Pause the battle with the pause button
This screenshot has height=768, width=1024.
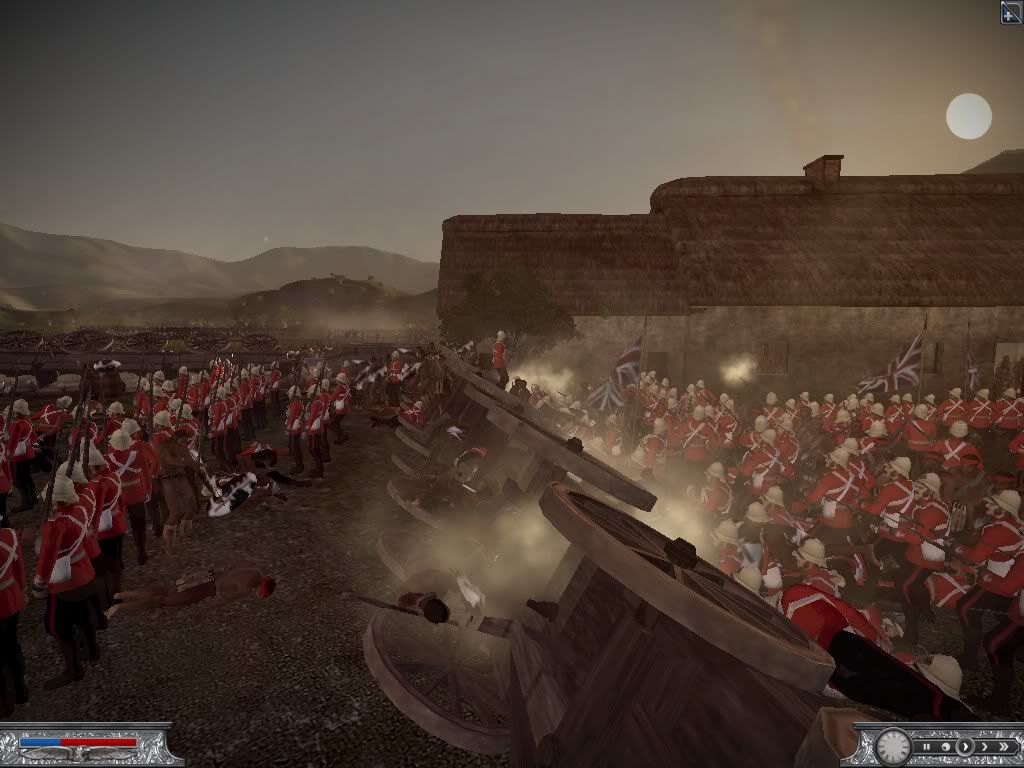(927, 747)
